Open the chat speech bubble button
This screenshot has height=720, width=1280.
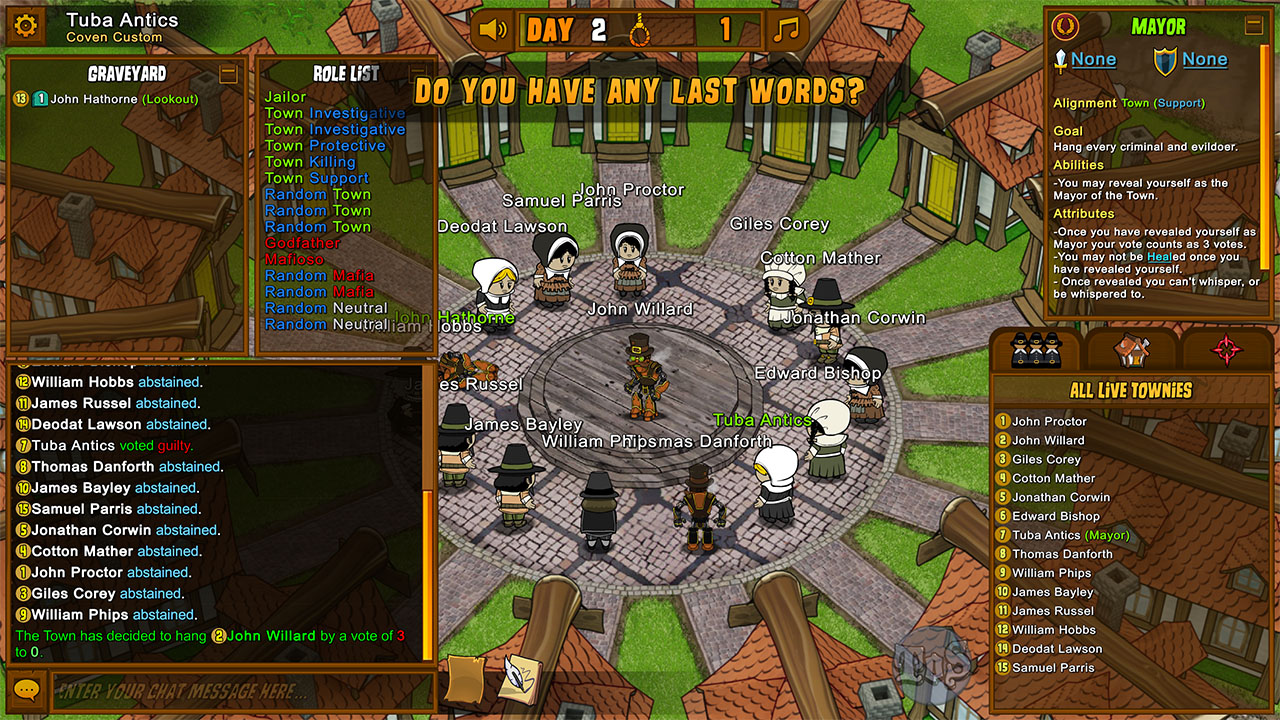pyautogui.click(x=26, y=691)
